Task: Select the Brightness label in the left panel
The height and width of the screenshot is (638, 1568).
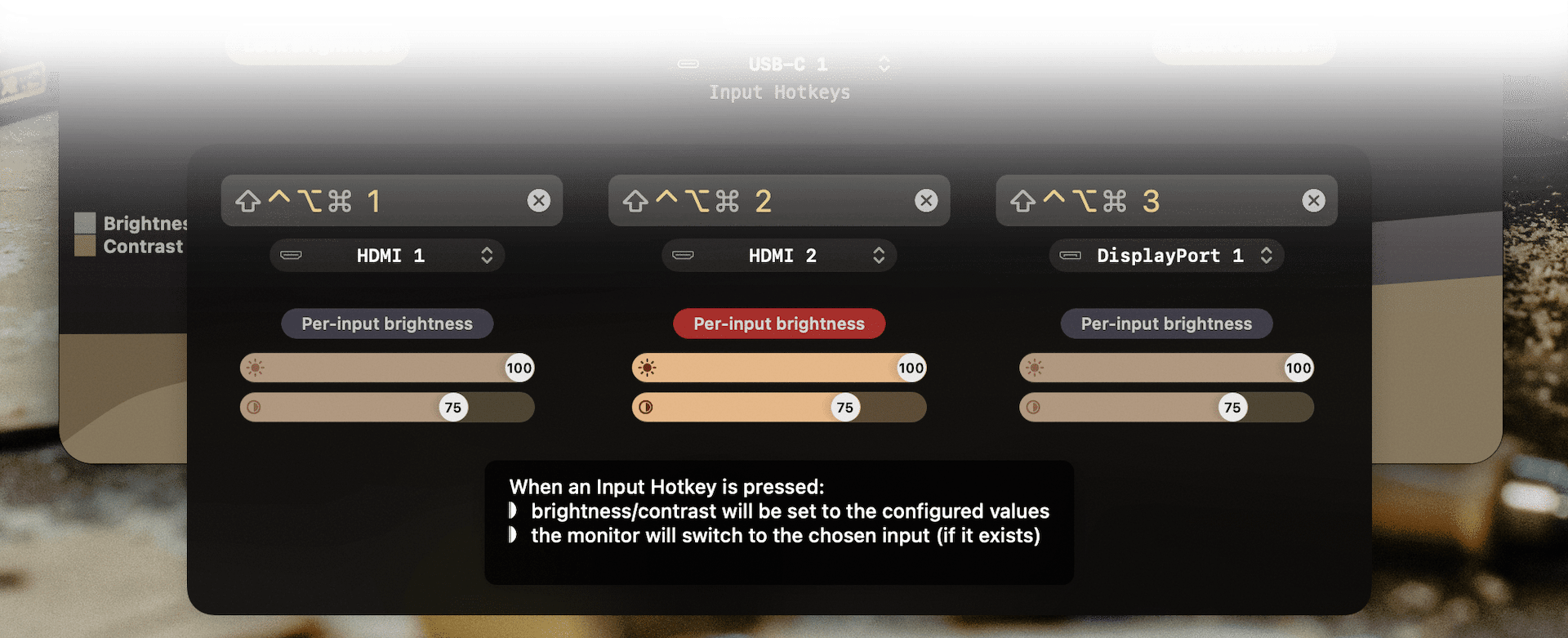Action: [x=143, y=223]
